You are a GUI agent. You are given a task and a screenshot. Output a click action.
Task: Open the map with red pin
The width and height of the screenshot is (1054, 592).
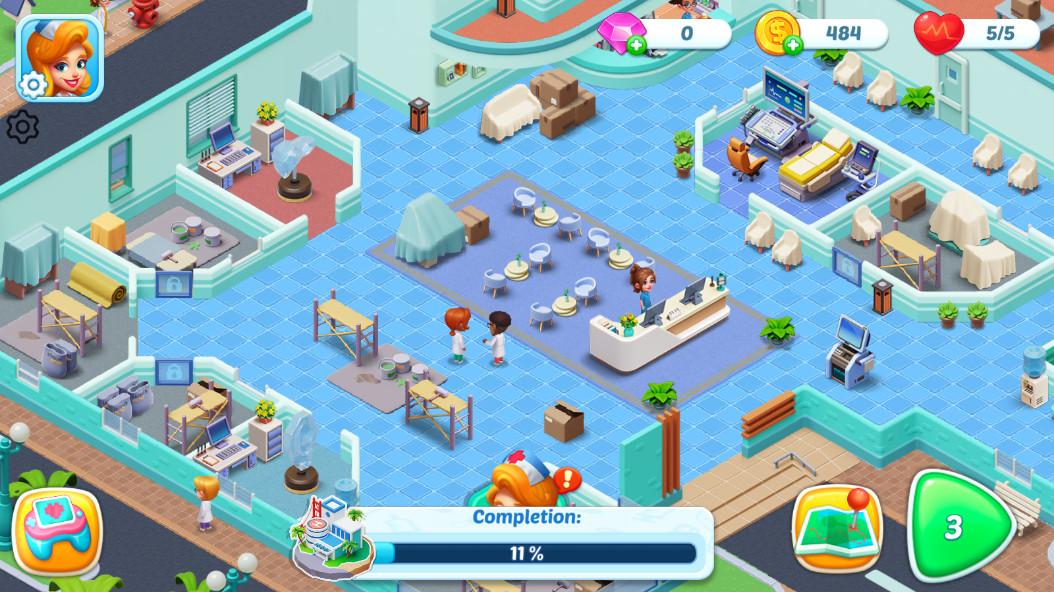(836, 528)
